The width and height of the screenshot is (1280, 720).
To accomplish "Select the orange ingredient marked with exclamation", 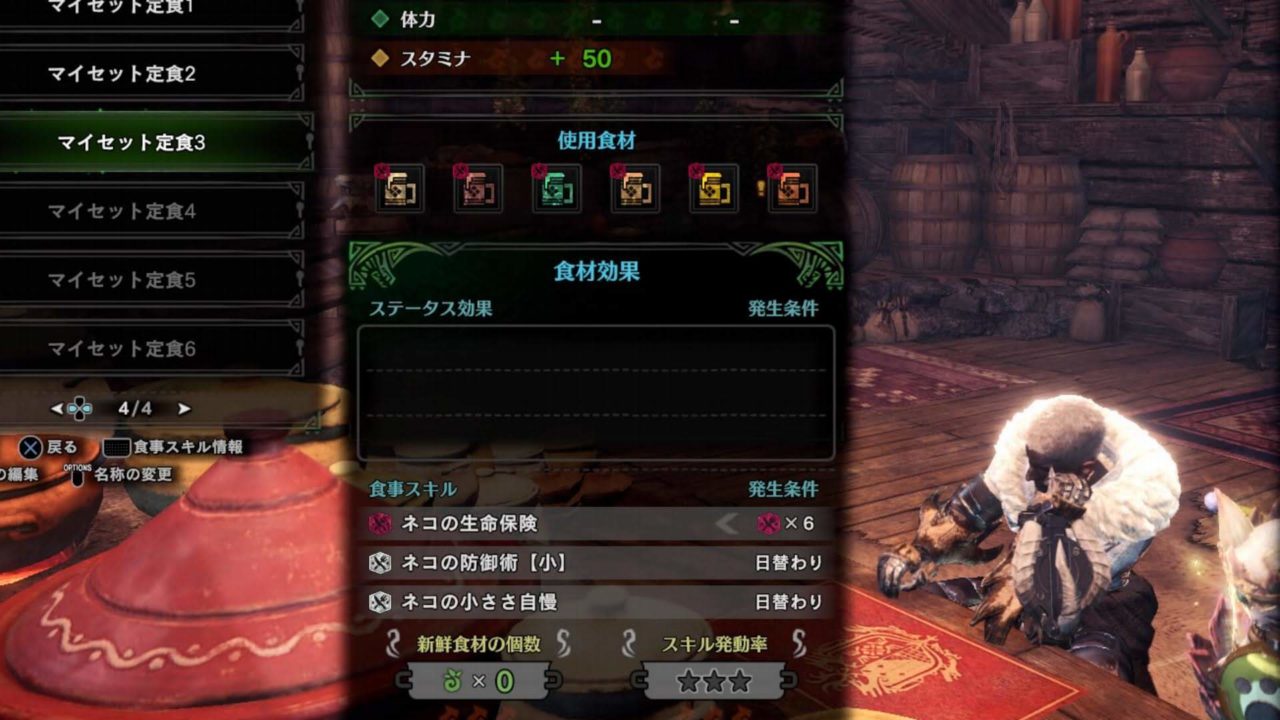I will 792,189.
